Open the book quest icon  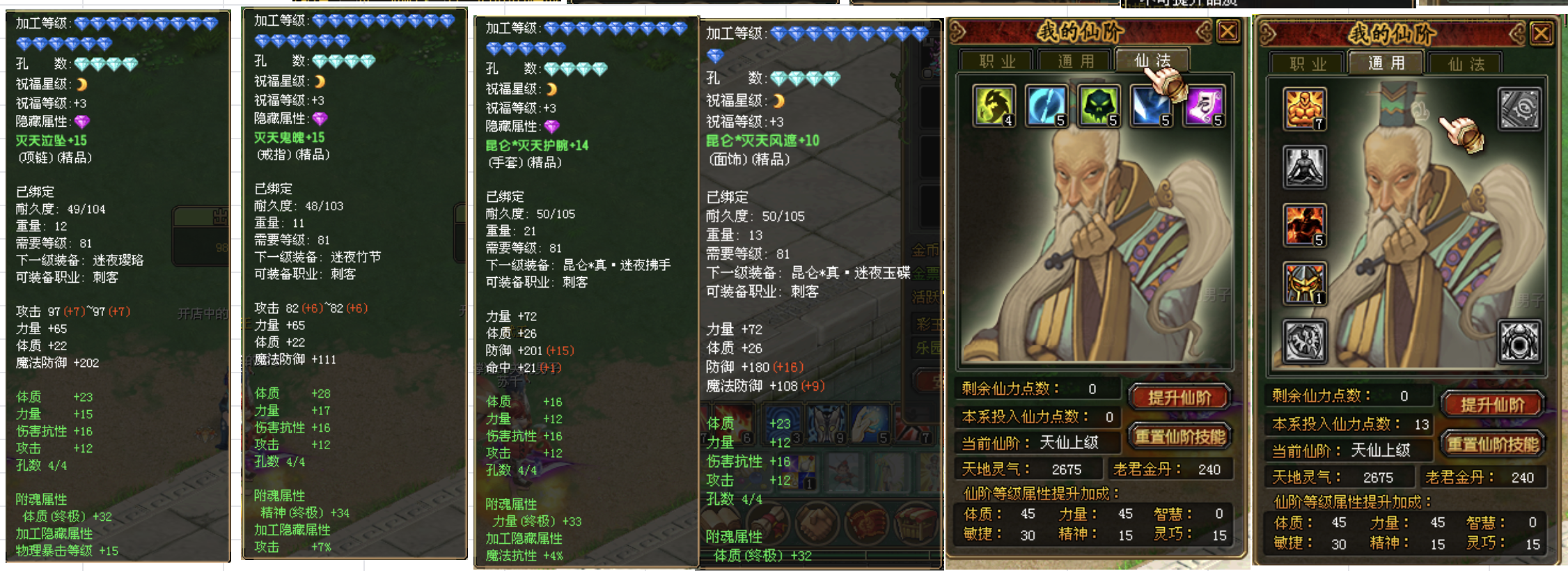(x=719, y=524)
